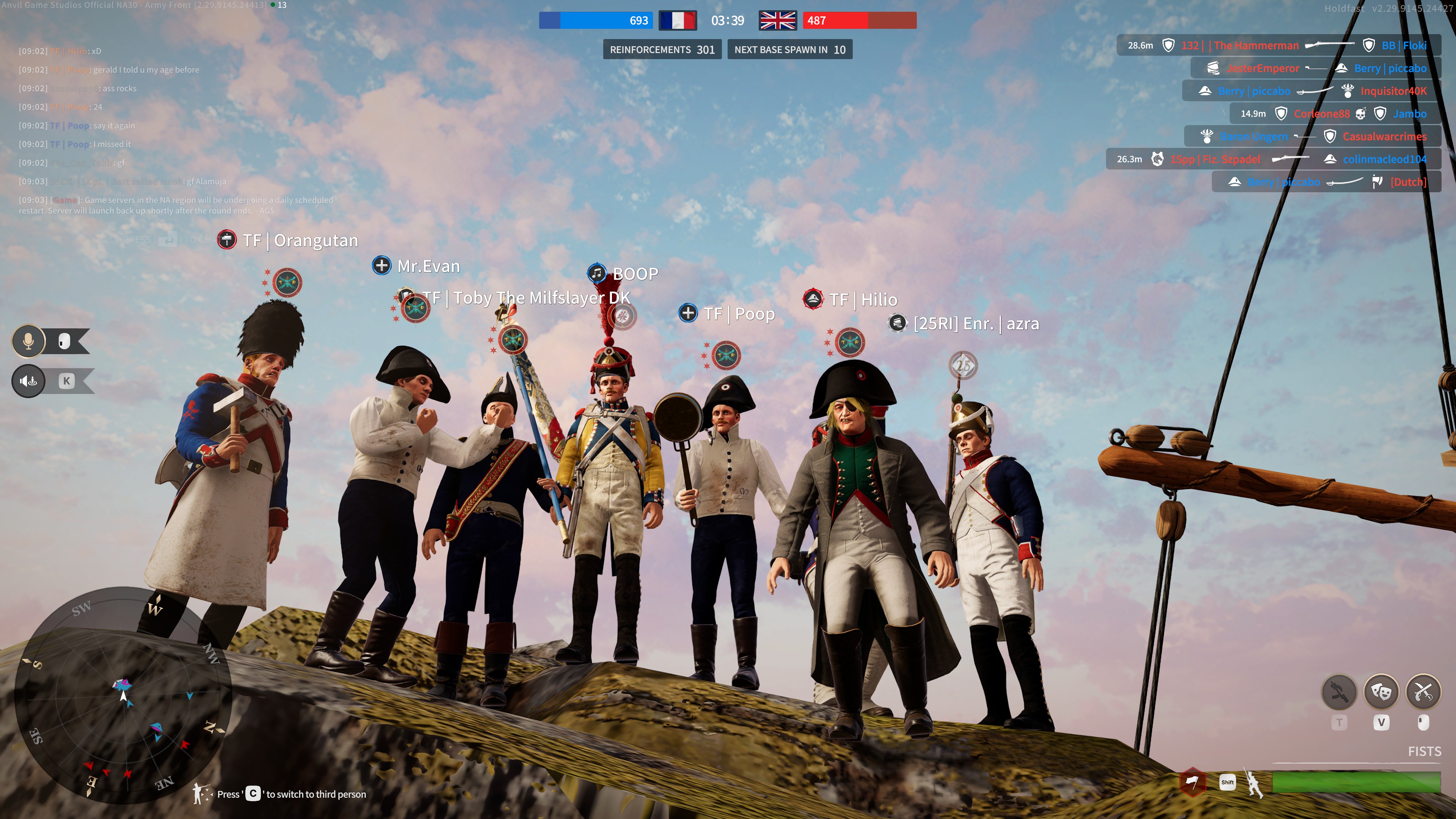Click the British flag team icon
The image size is (1456, 819).
tap(777, 21)
